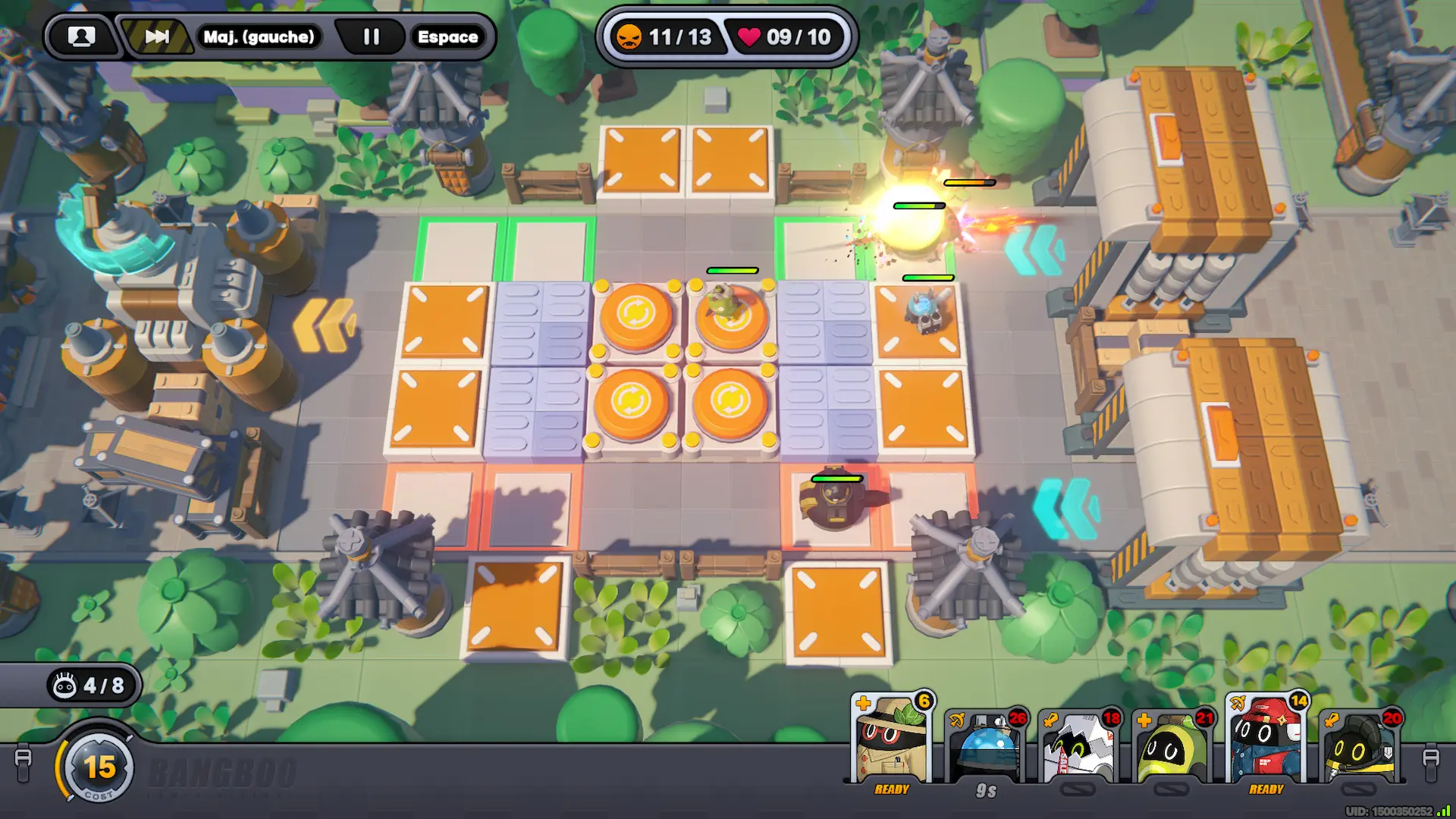Toggle the fast-forward speed button
The width and height of the screenshot is (1456, 819).
(x=157, y=36)
